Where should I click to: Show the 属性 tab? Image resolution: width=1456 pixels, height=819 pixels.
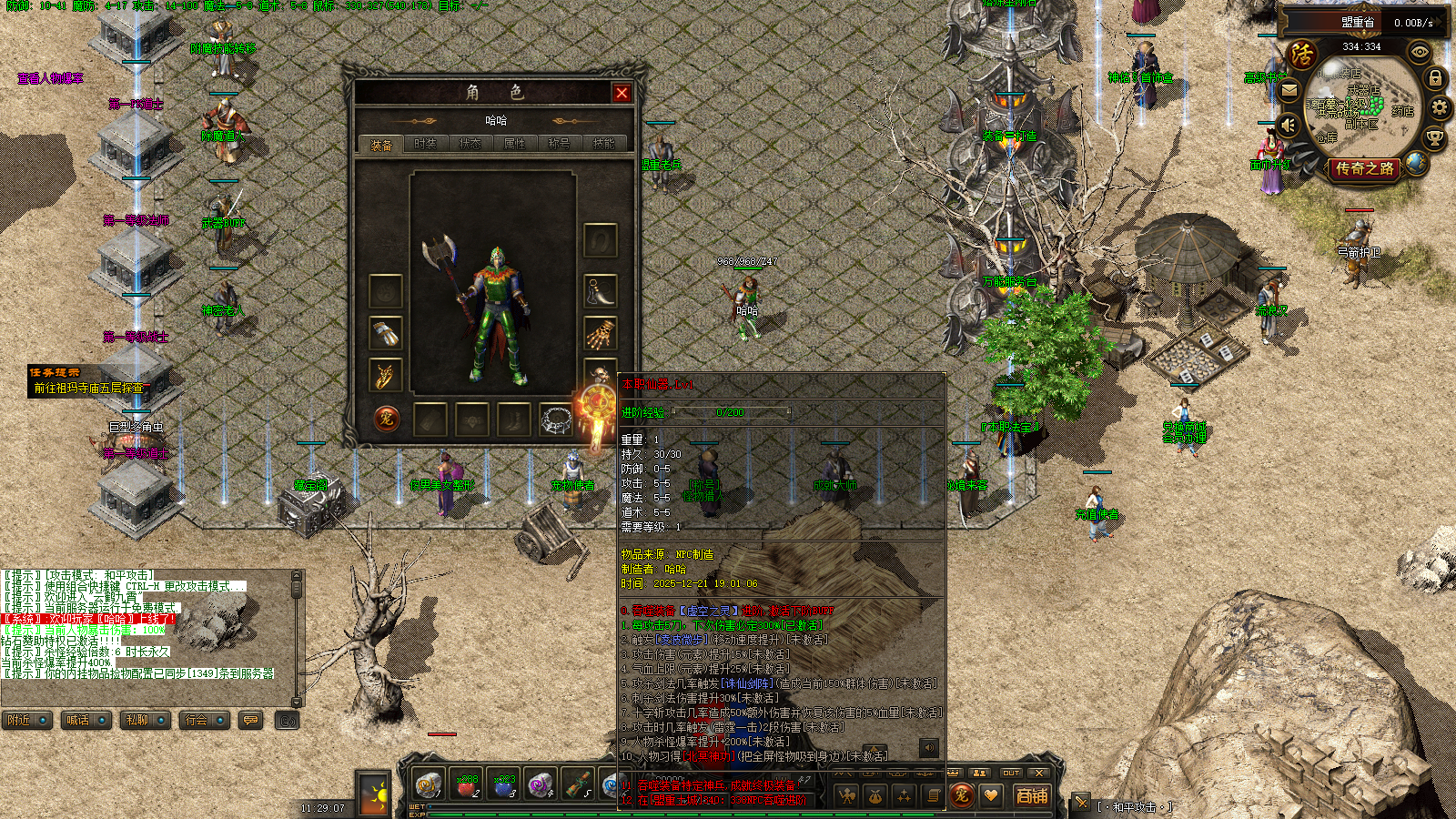(514, 144)
